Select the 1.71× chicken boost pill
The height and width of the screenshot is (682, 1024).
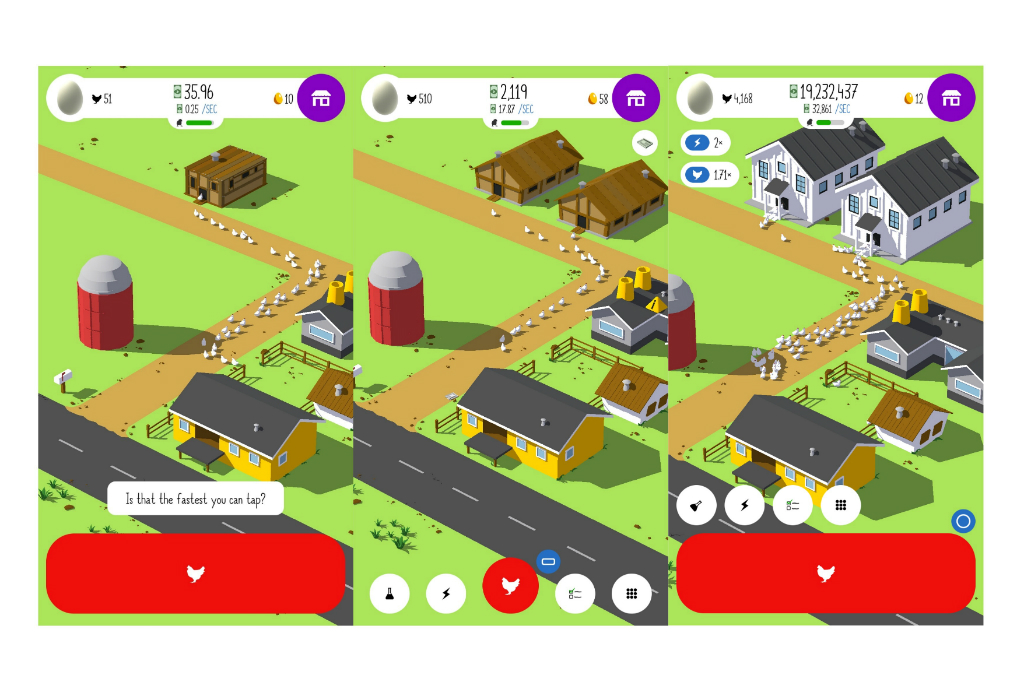coord(710,174)
